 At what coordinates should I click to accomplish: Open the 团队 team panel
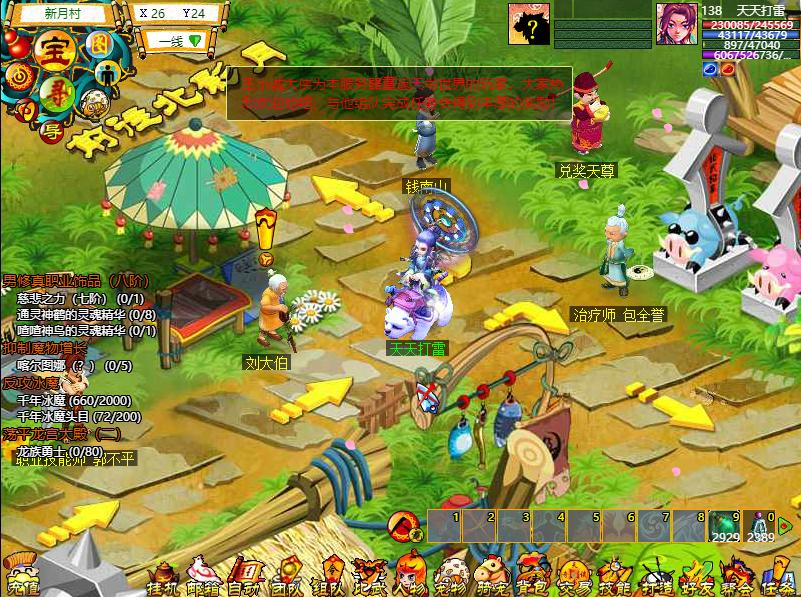[287, 577]
